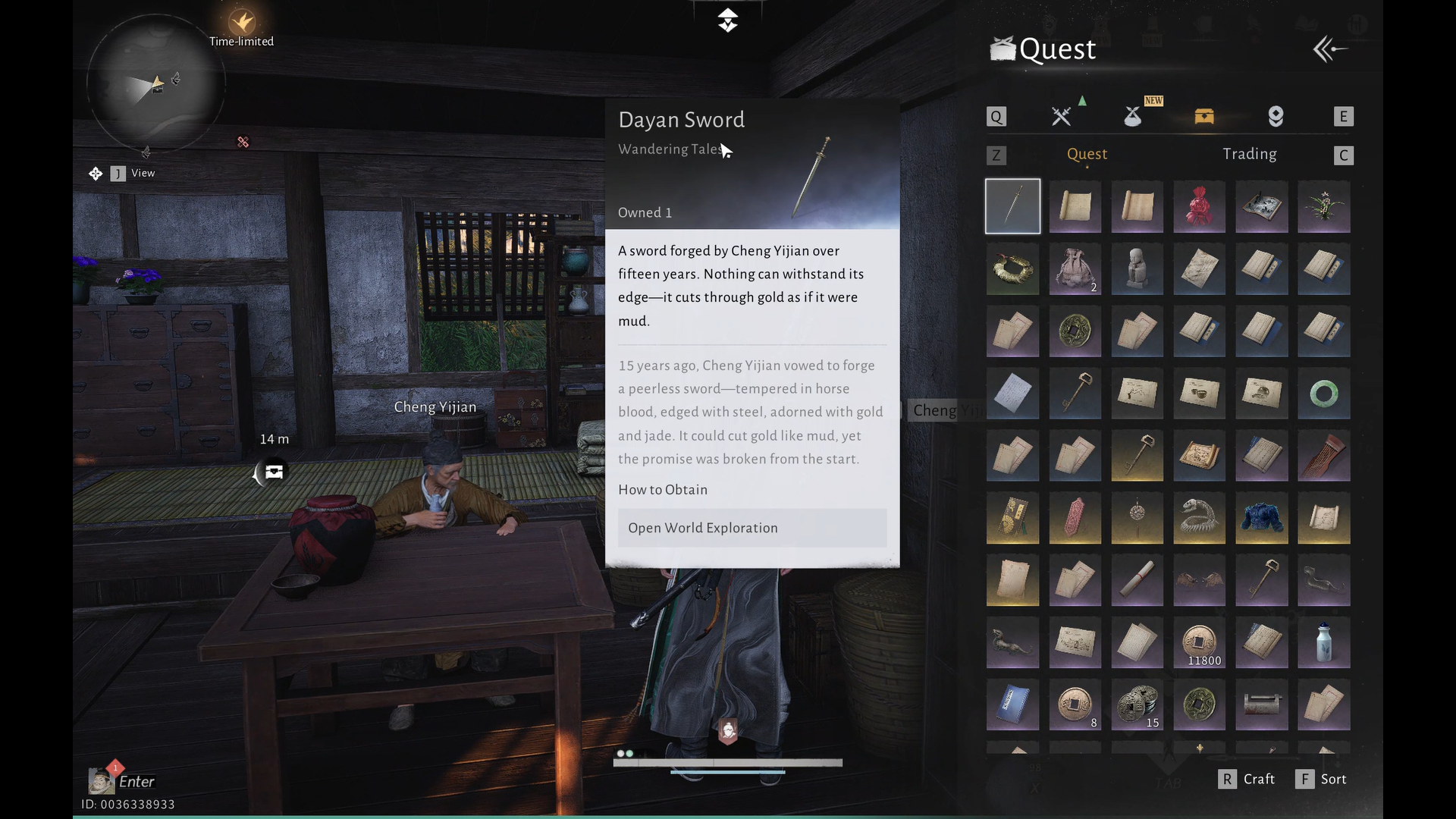
Task: Select the white porcelain bottle slot
Action: (x=1323, y=643)
